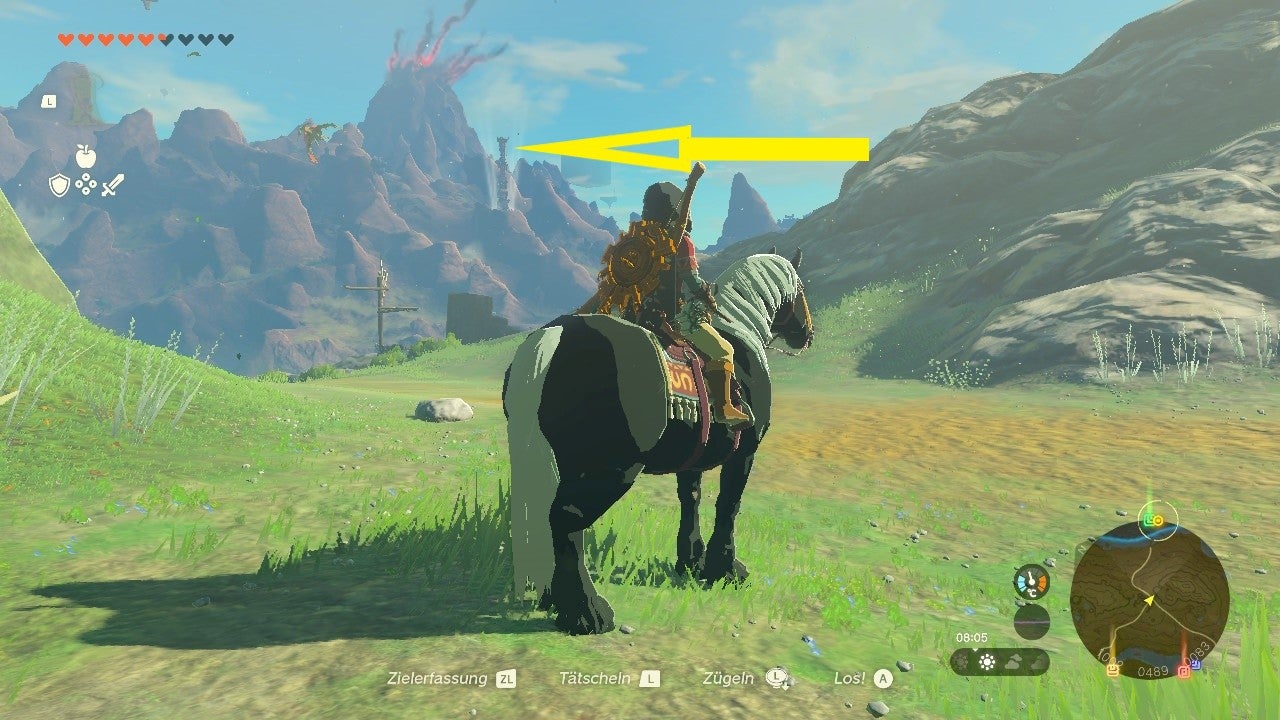The image size is (1280, 720).
Task: Select the sword weapon icon
Action: 114,184
